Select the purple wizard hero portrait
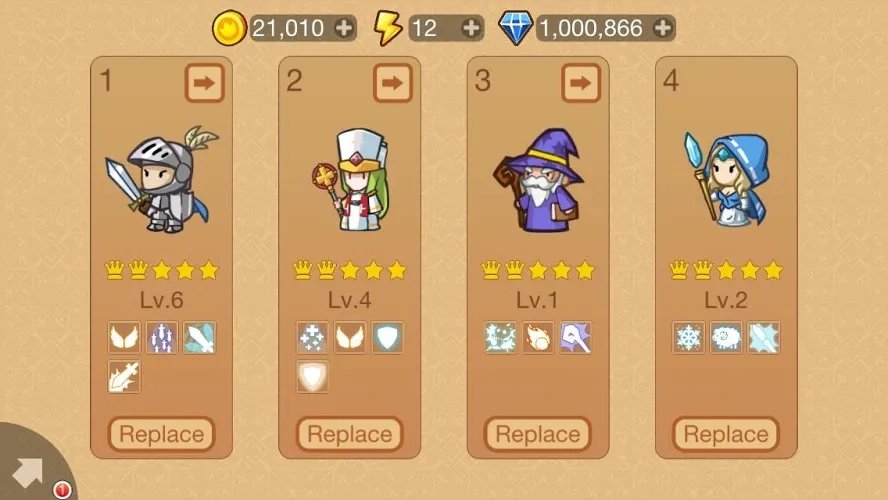This screenshot has height=500, width=888. coord(536,181)
